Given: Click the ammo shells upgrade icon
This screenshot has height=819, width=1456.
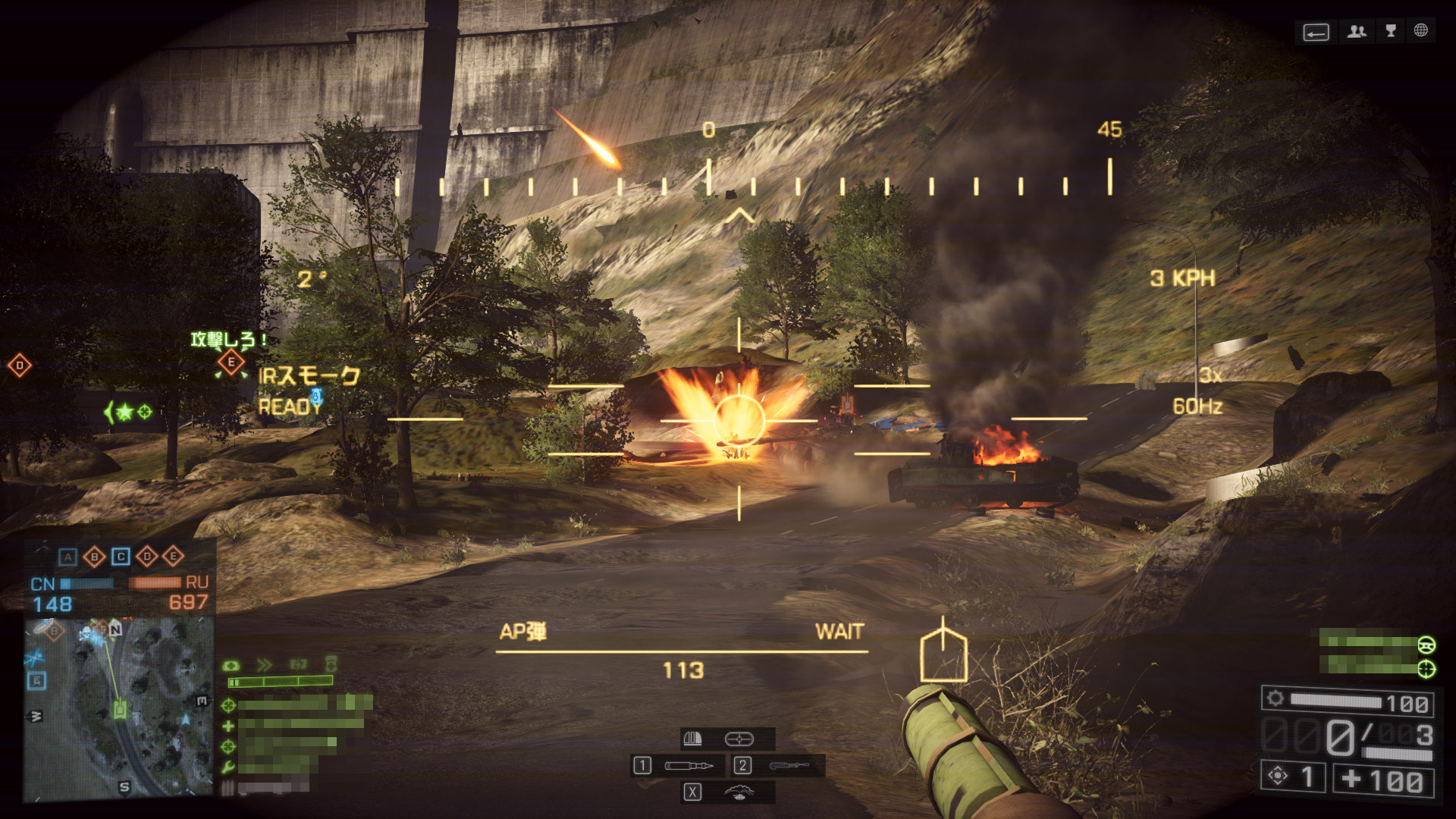Looking at the screenshot, I should pos(693,738).
